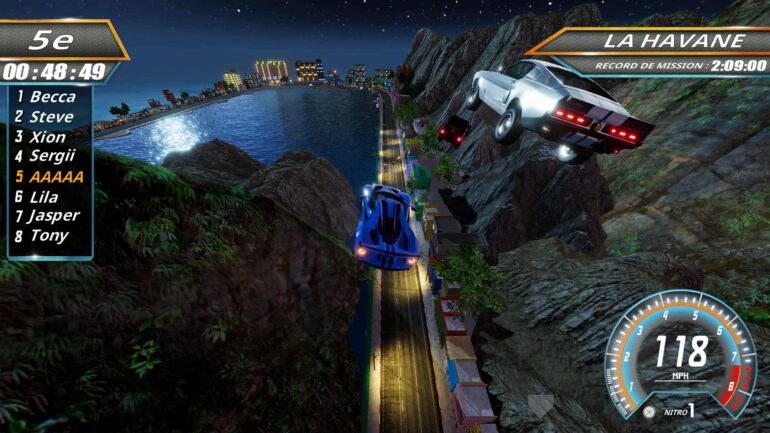This screenshot has width=770, height=433.
Task: Select Becca in the race standings
Action: 47,97
